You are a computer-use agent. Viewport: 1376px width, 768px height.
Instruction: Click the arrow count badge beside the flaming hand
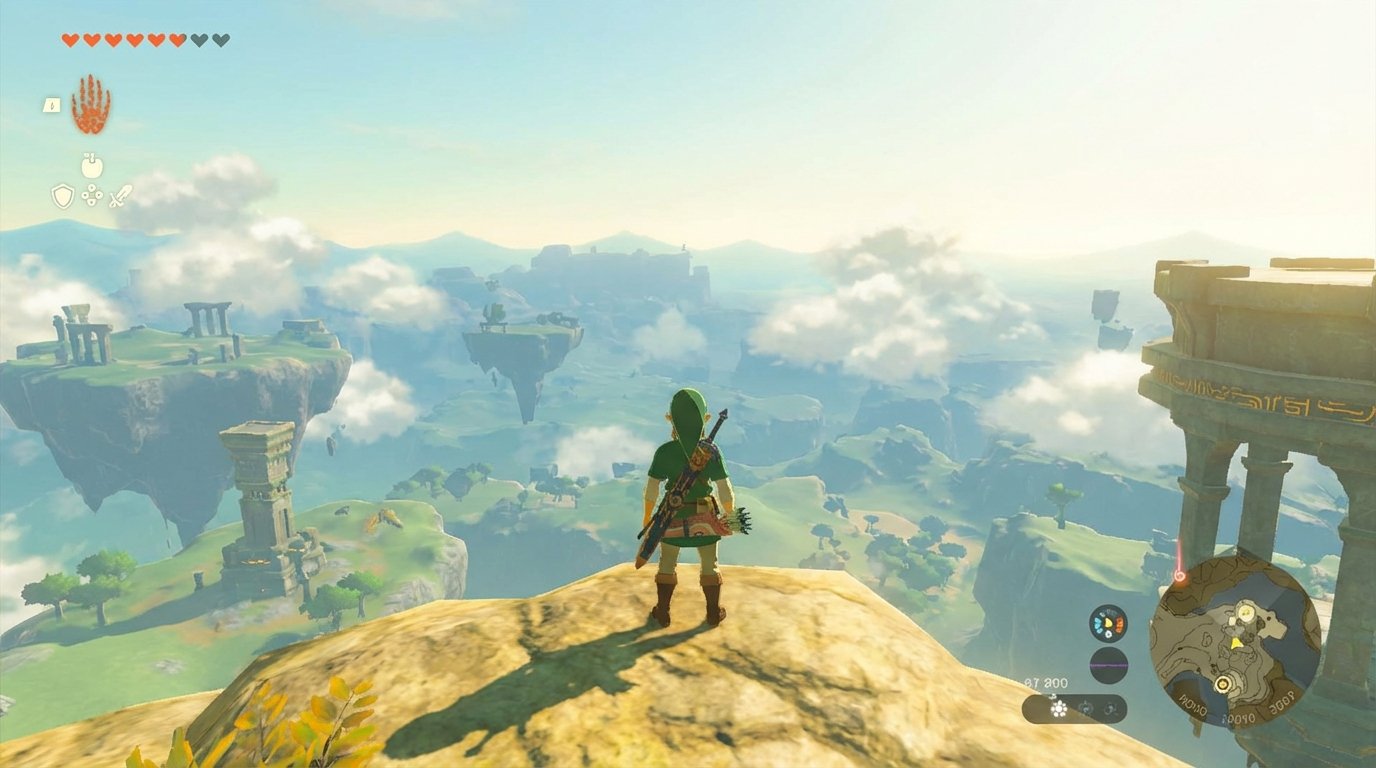52,105
